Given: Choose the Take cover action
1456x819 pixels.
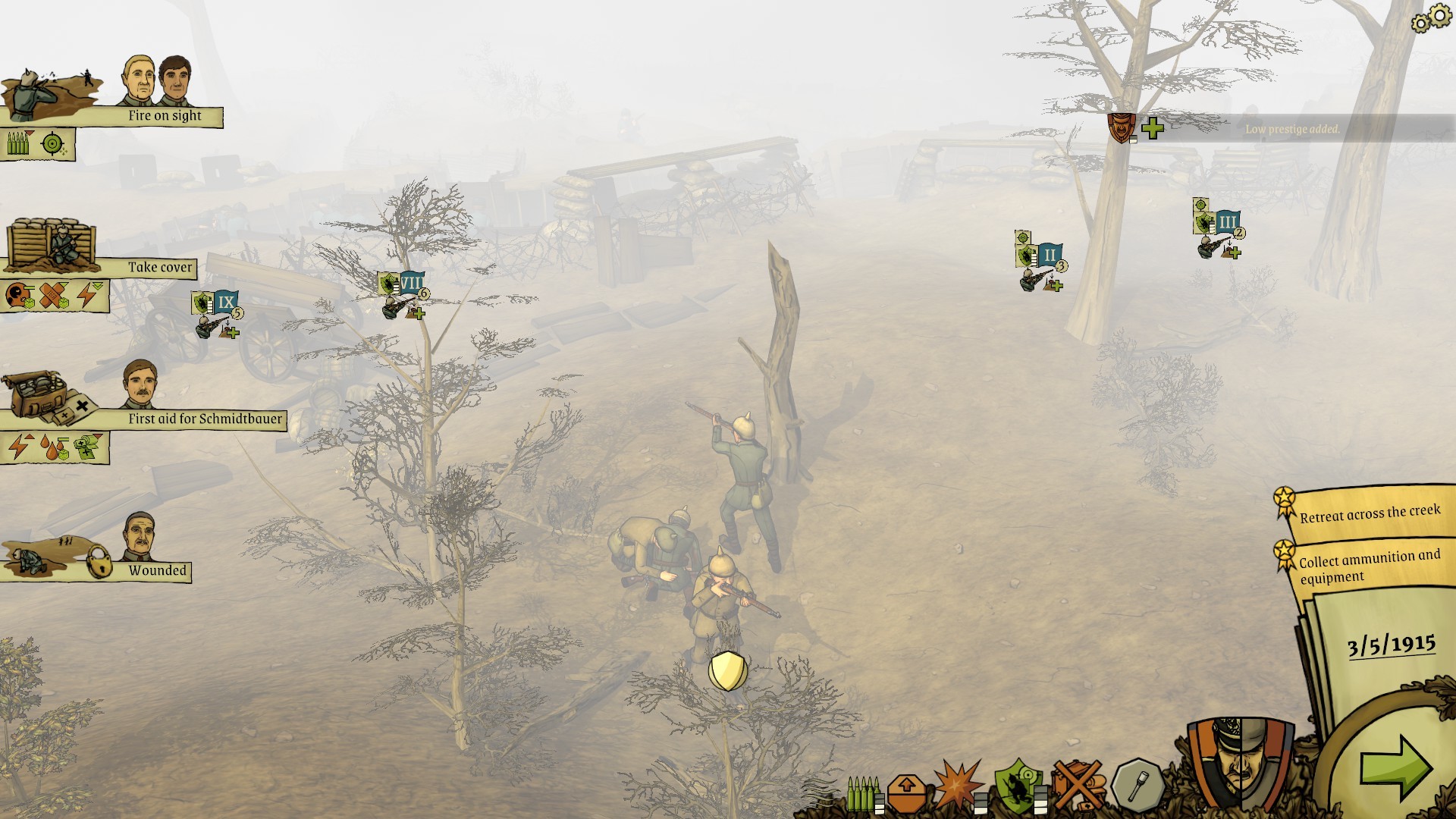Looking at the screenshot, I should (159, 267).
